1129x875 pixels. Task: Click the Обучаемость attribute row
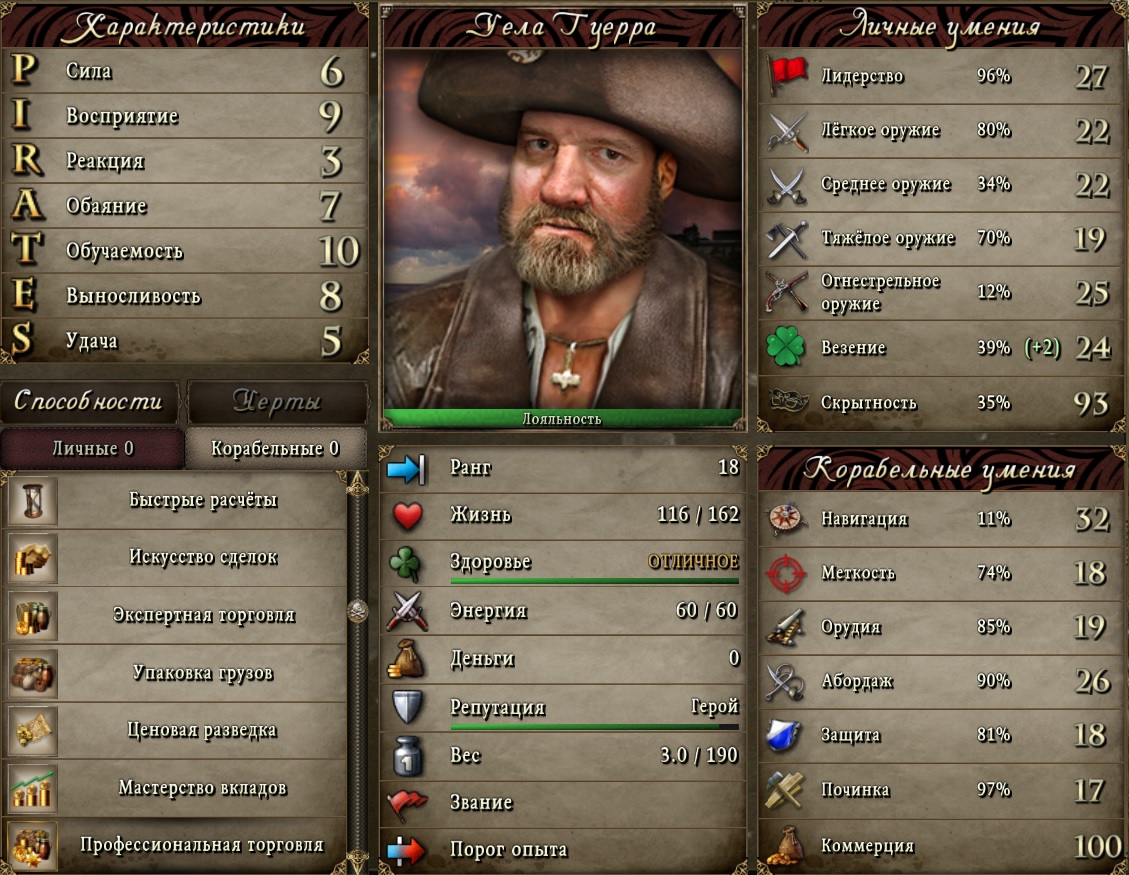tap(185, 251)
